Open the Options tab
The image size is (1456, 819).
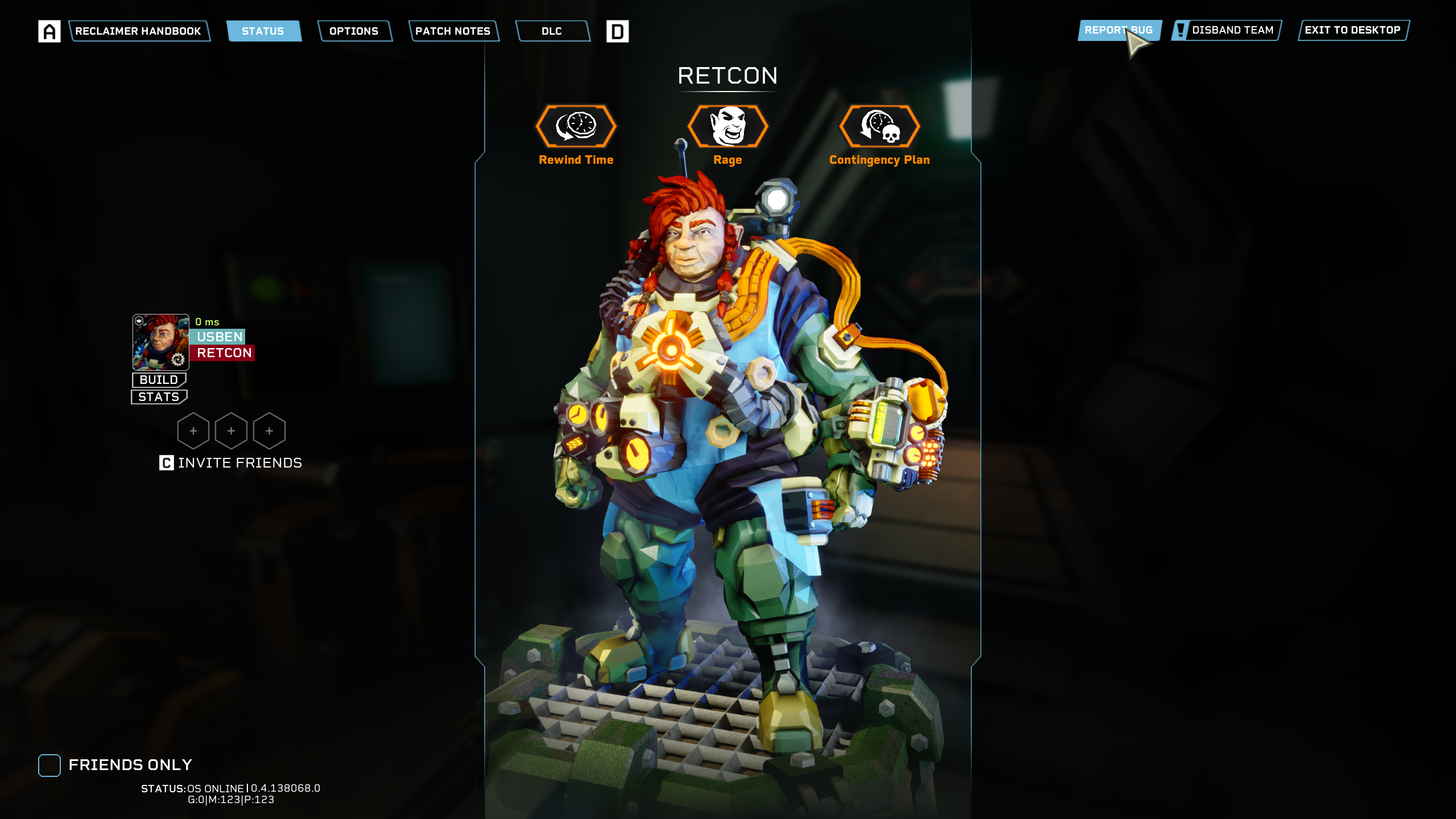pos(354,31)
